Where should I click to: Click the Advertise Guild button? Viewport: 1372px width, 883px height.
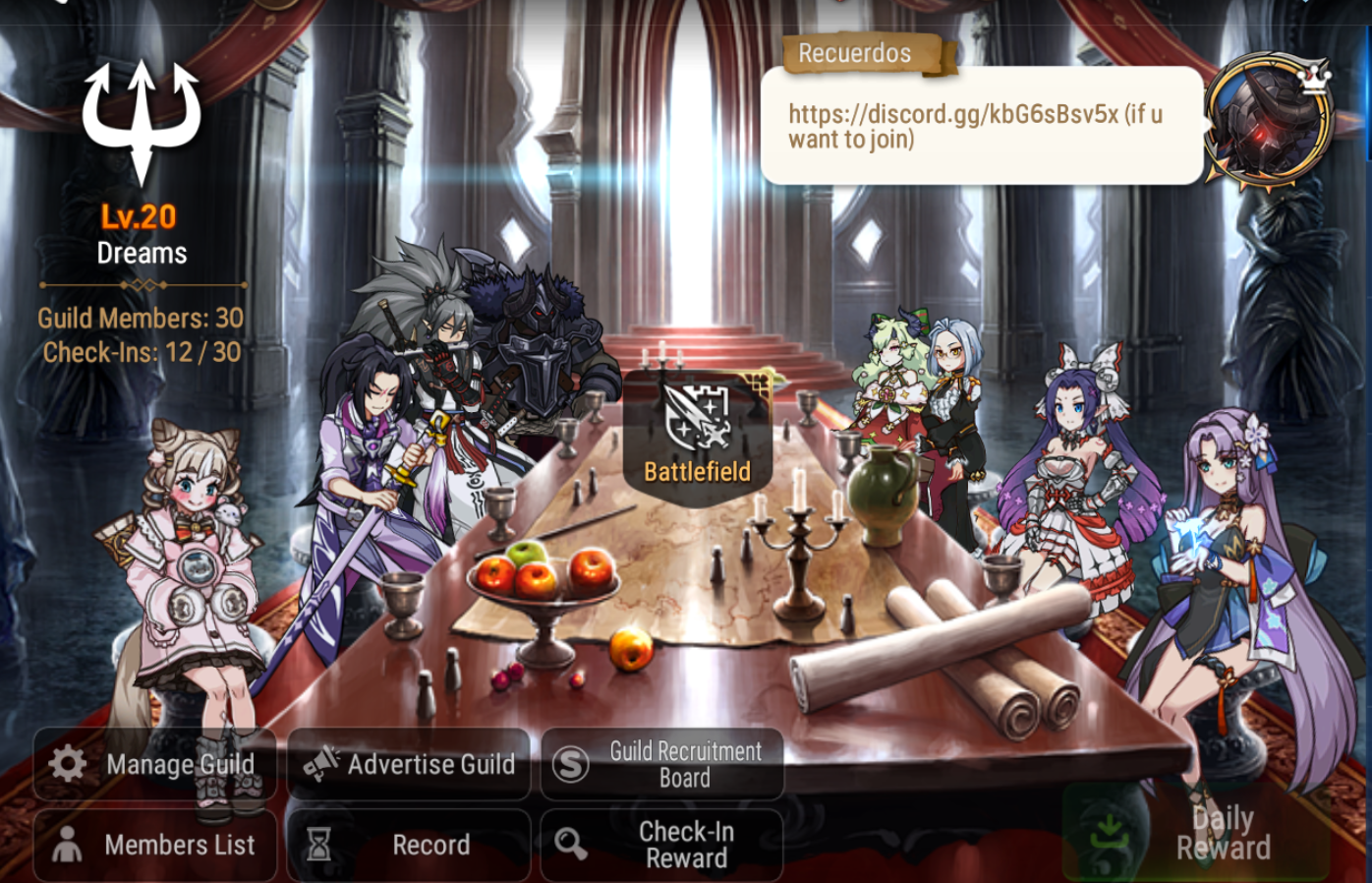tap(410, 764)
